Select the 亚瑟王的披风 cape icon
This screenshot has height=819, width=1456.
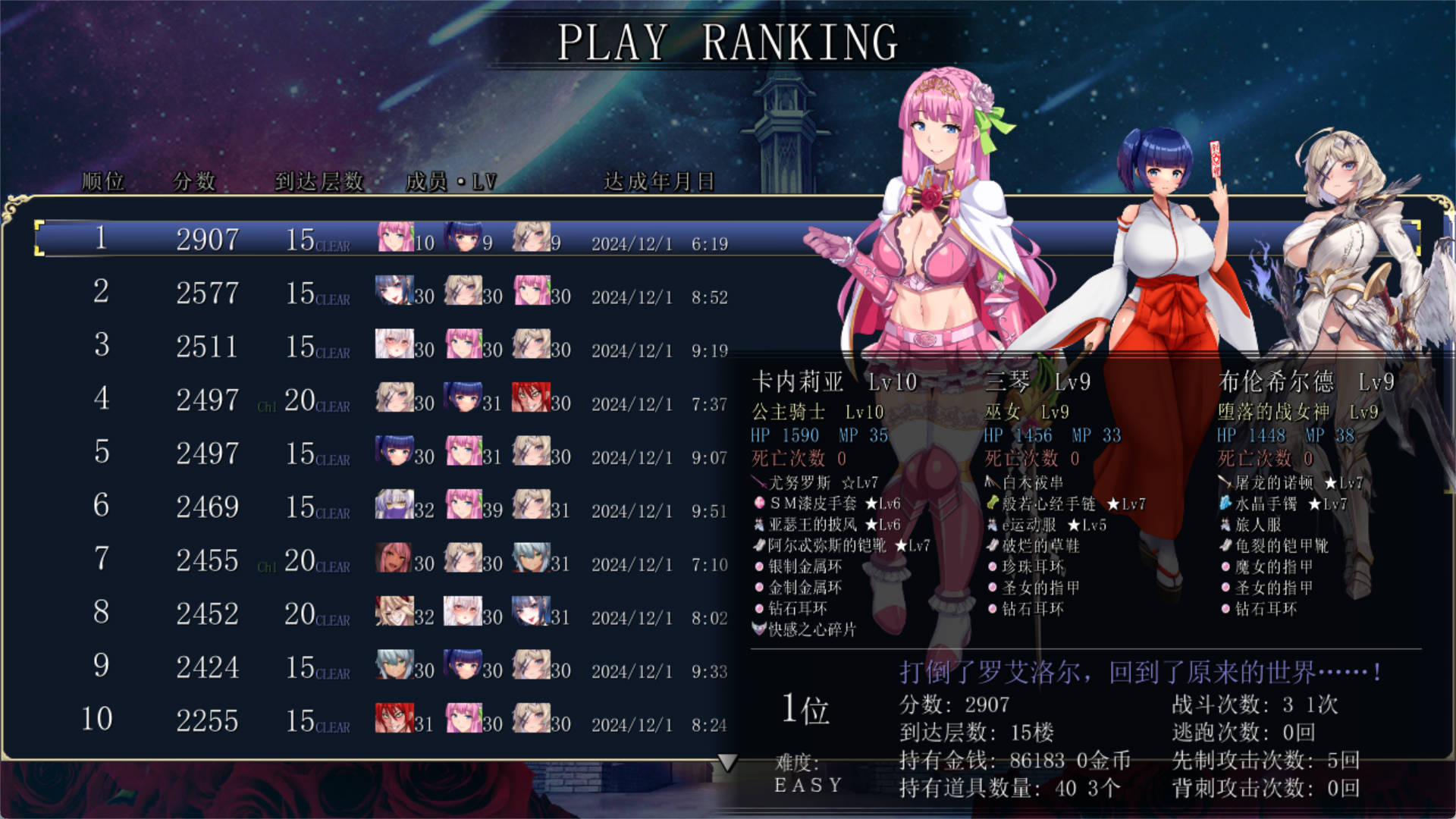[758, 524]
